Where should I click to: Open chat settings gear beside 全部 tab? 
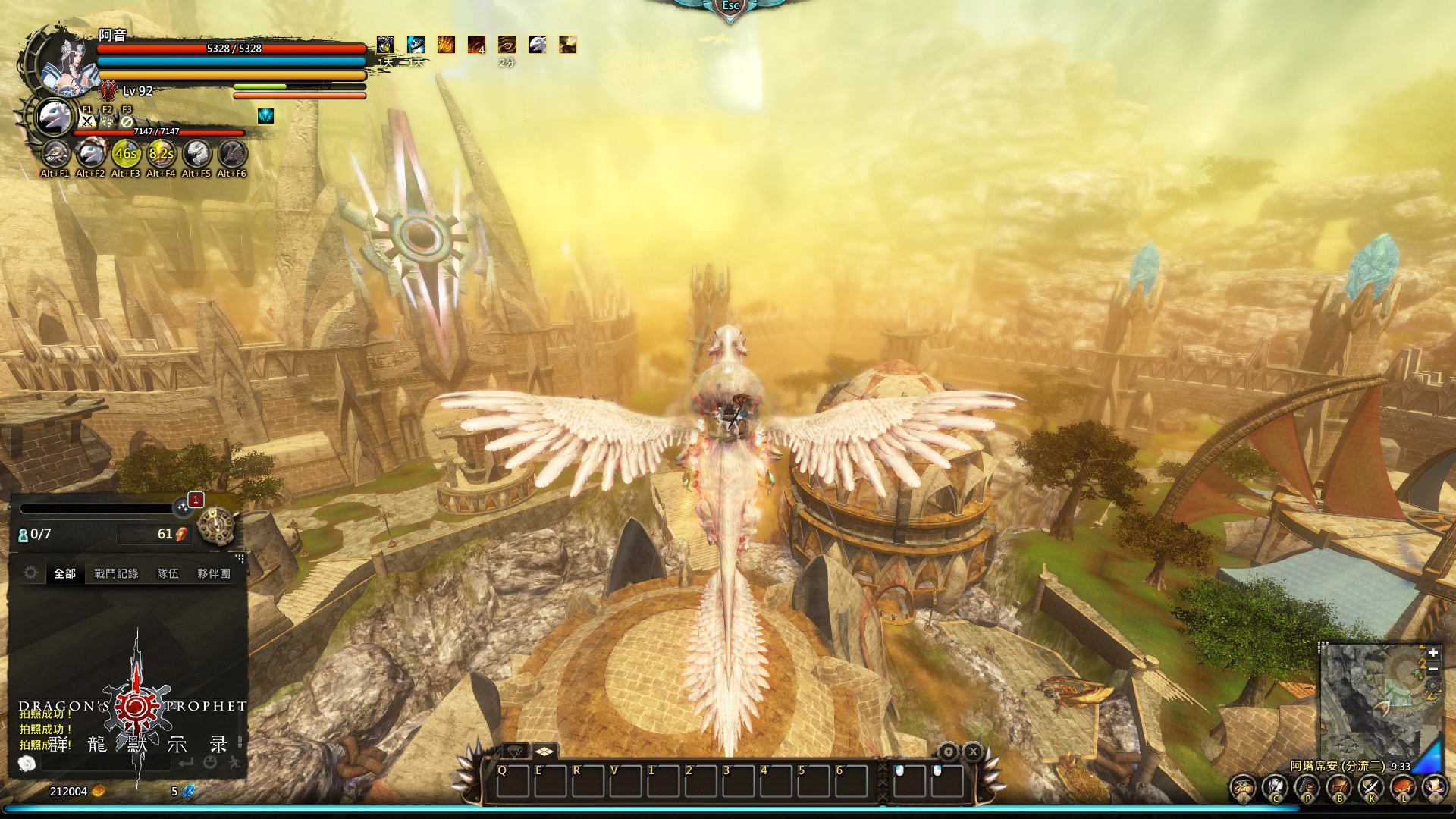(x=30, y=573)
